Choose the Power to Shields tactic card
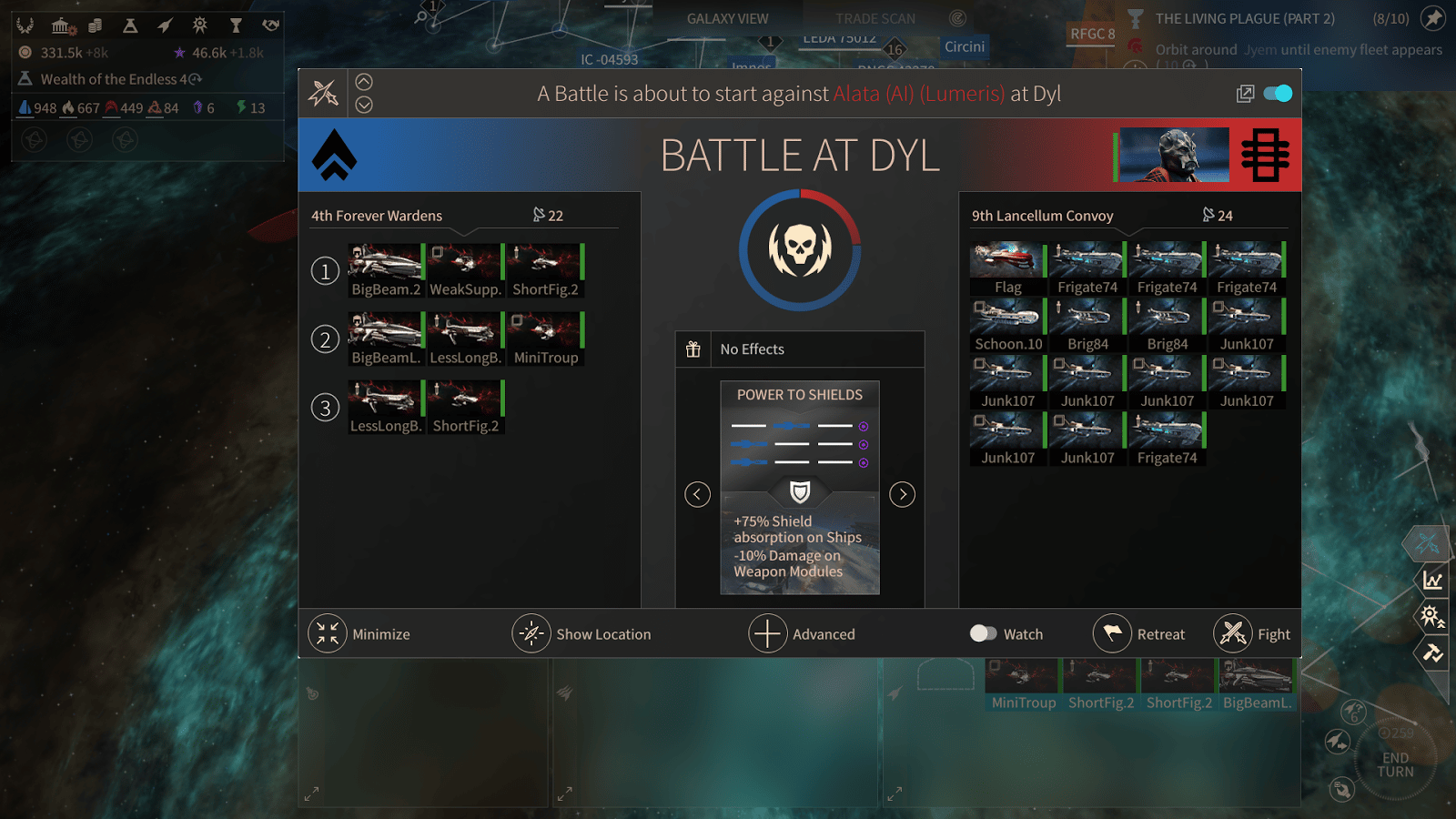 point(800,487)
